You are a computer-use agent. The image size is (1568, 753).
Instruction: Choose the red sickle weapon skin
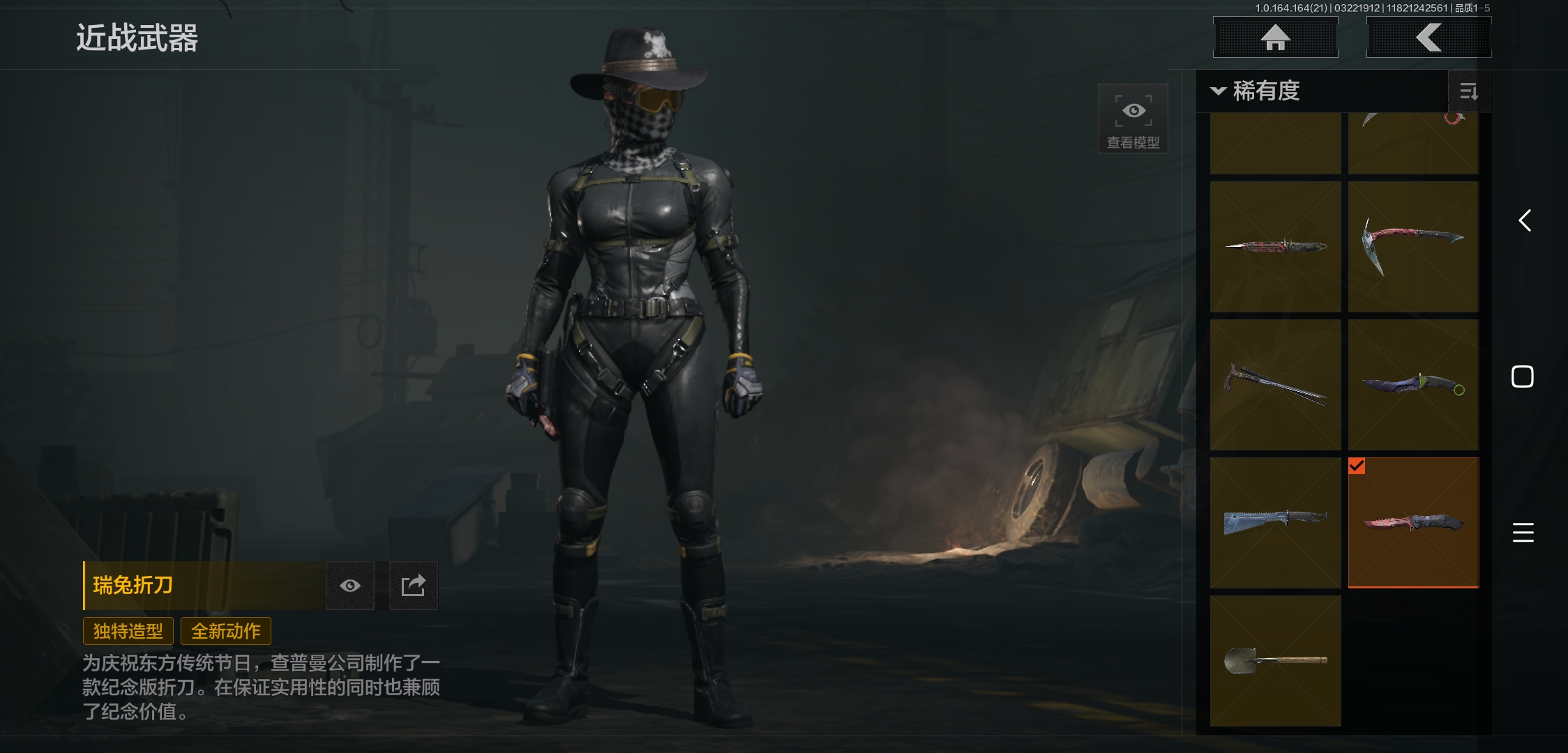[1413, 247]
